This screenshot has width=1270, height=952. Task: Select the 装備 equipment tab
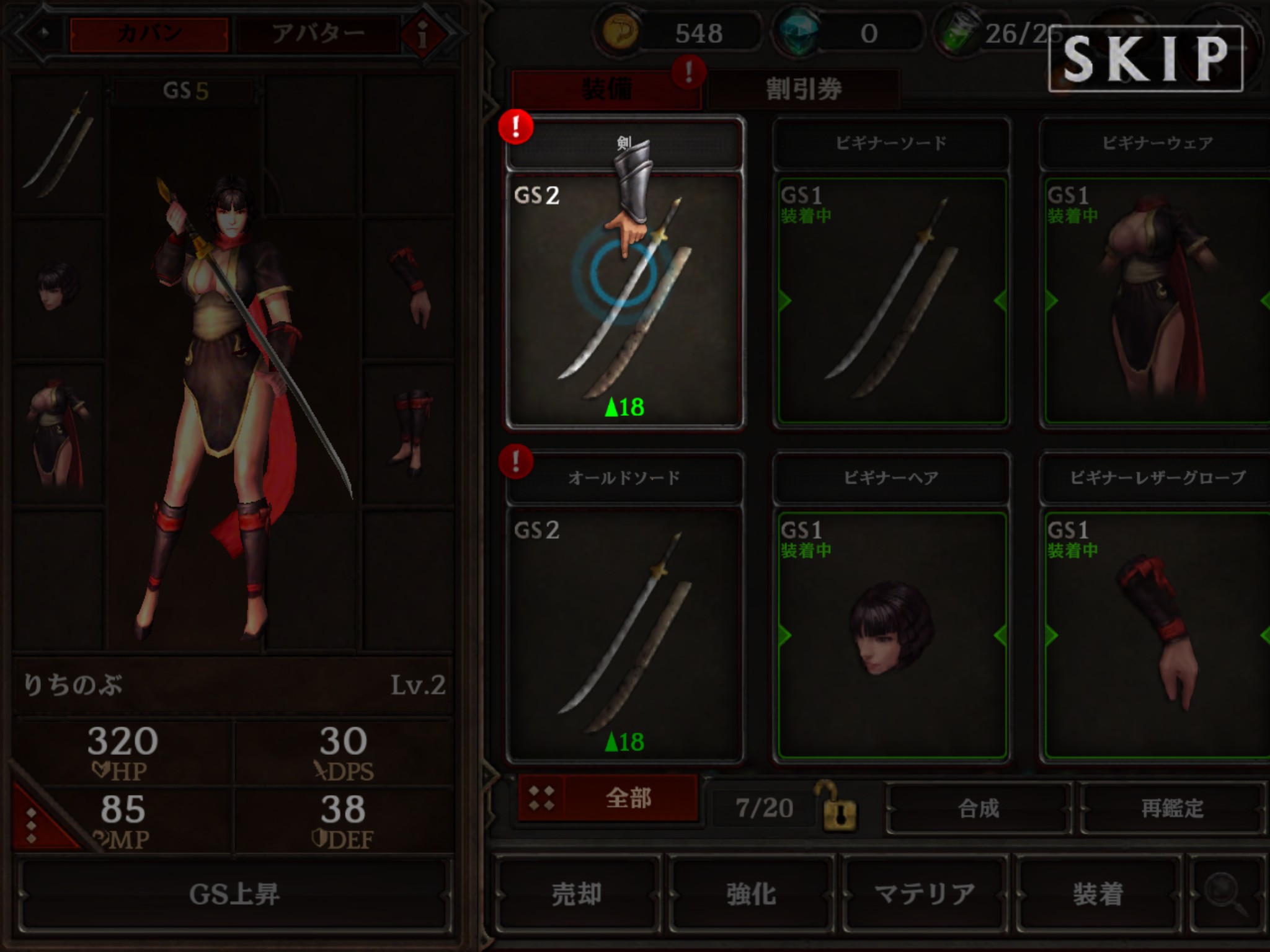606,90
